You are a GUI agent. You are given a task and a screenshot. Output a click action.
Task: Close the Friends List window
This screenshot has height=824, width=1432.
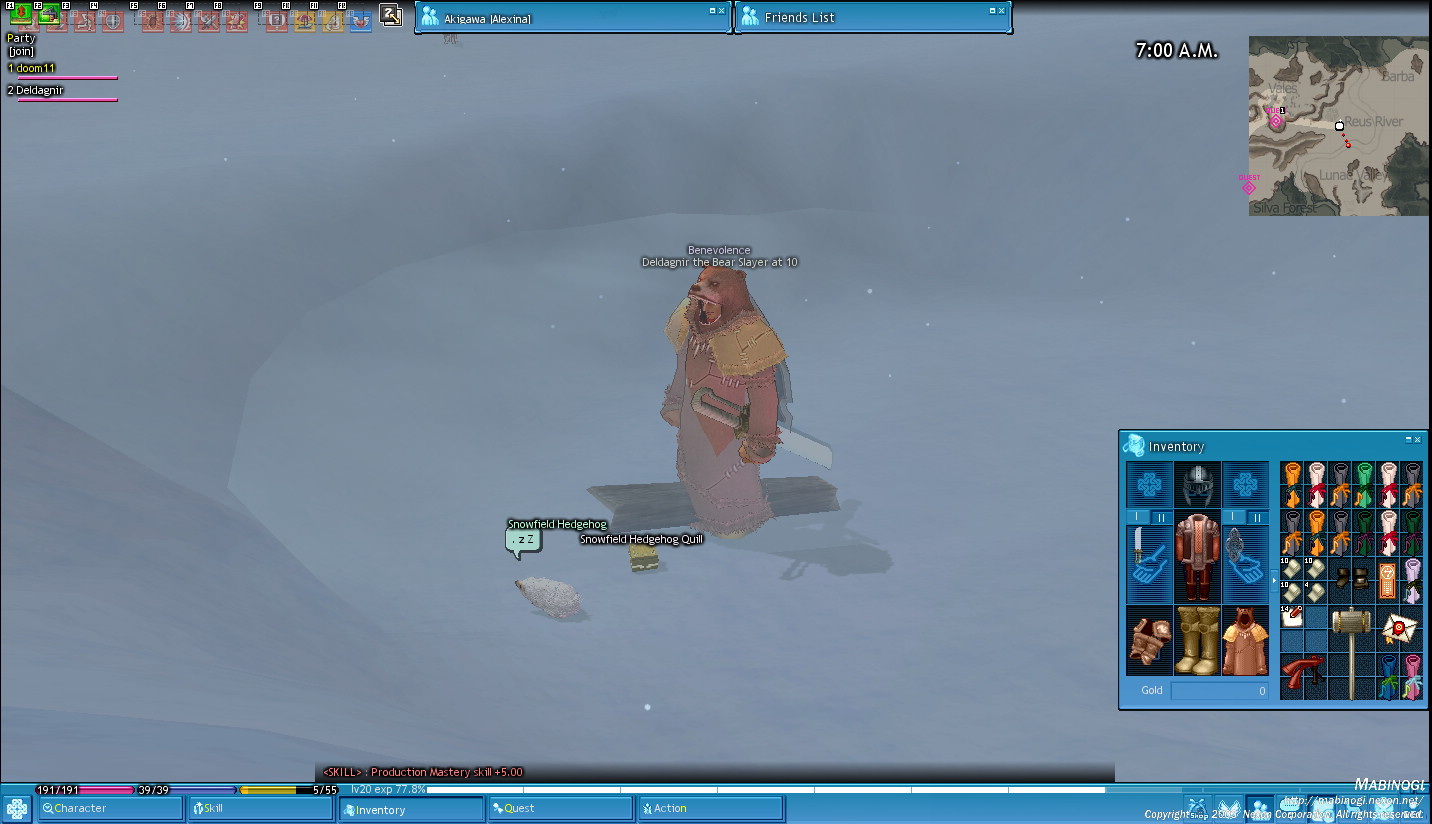click(x=1002, y=11)
